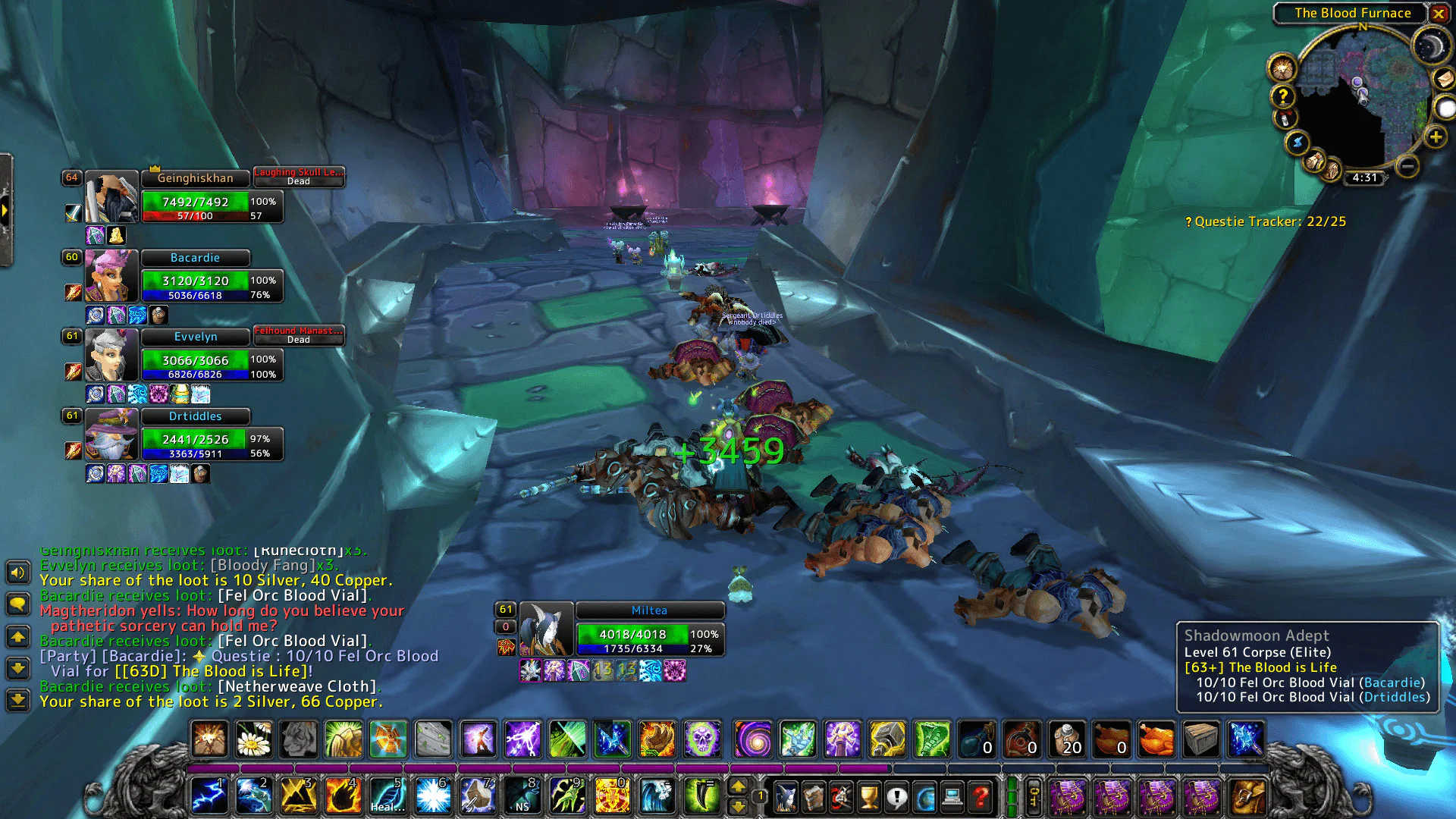This screenshot has width=1456, height=819.
Task: Open the chat speech bubble menu
Action: click(18, 604)
